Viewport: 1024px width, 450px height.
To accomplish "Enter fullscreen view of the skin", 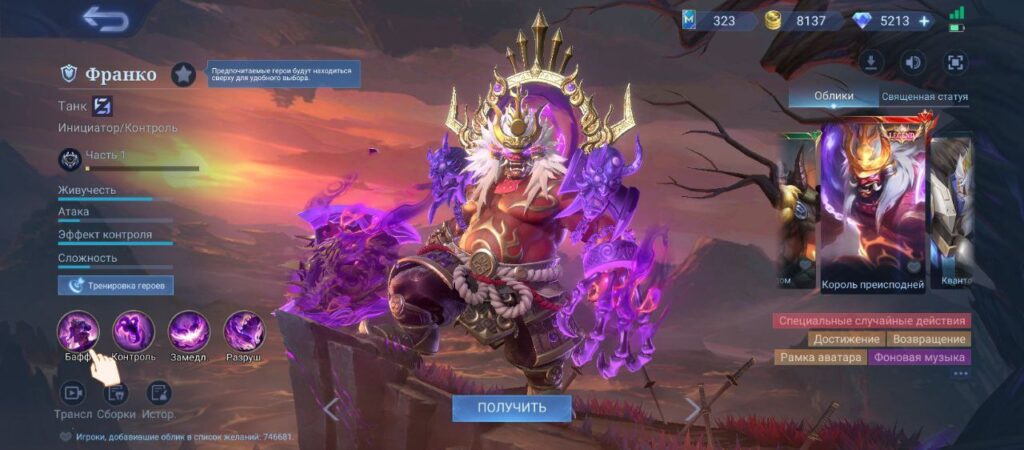I will [955, 63].
